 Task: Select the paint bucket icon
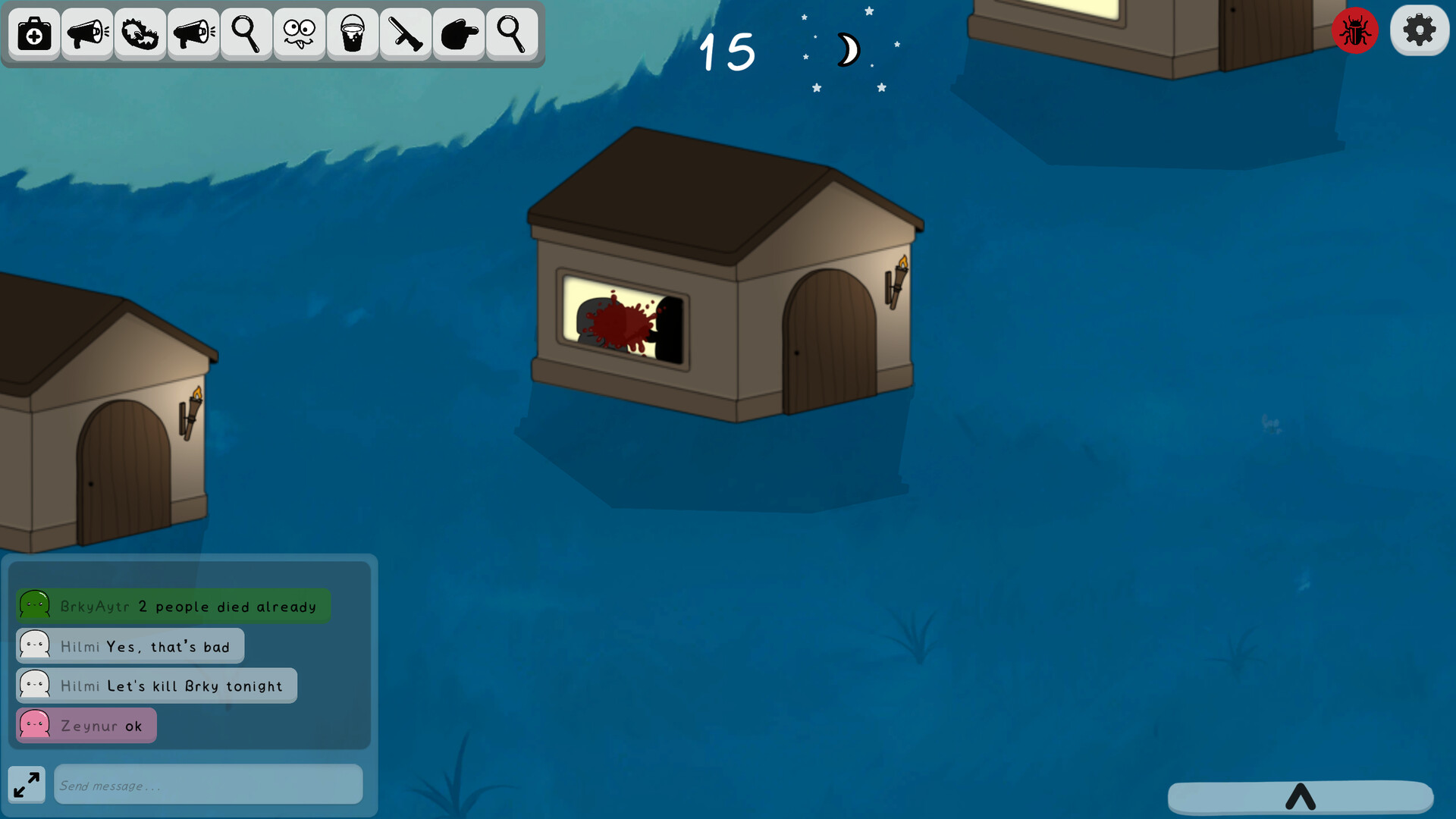(x=353, y=34)
